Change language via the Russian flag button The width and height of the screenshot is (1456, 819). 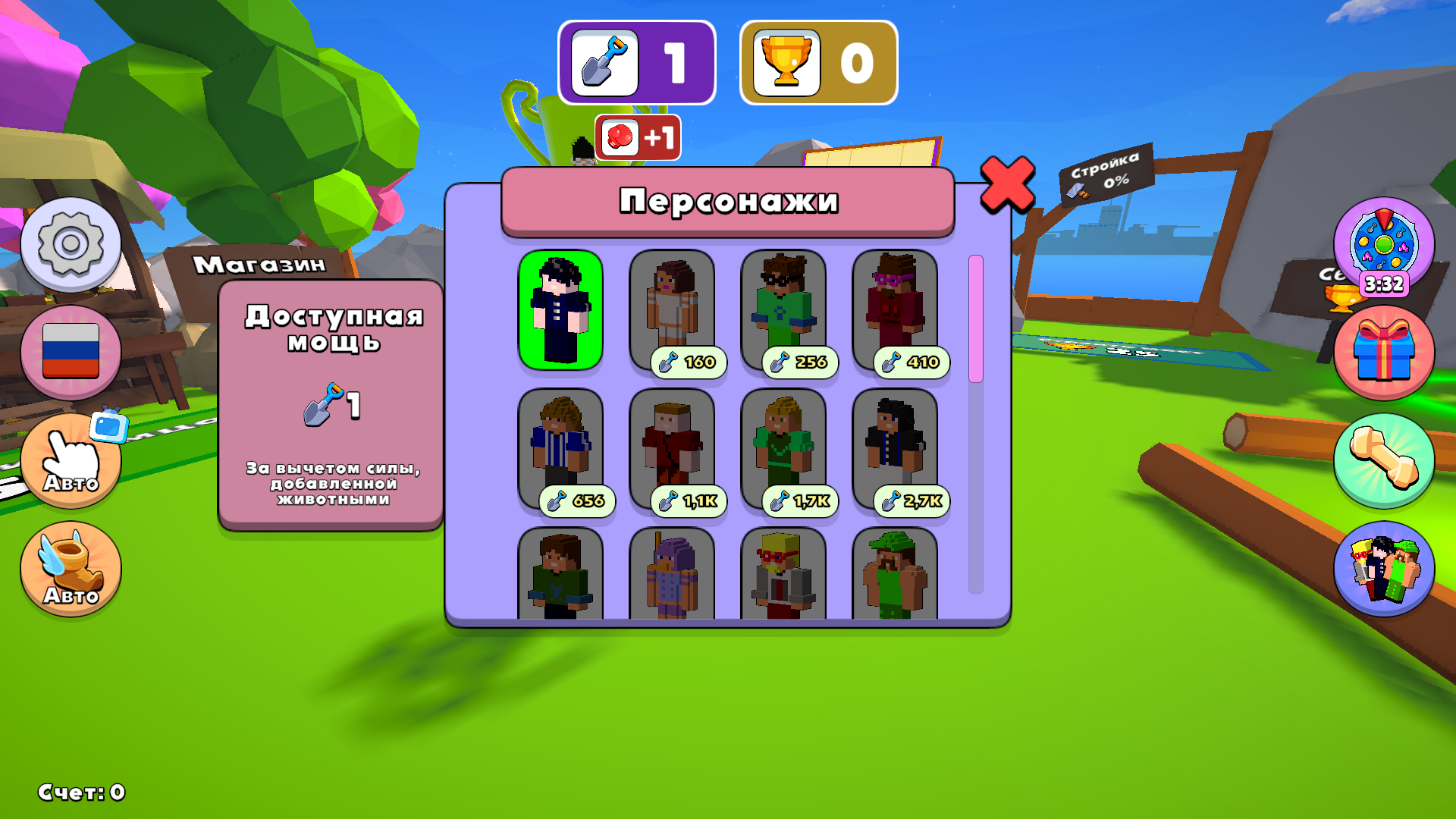click(x=71, y=352)
